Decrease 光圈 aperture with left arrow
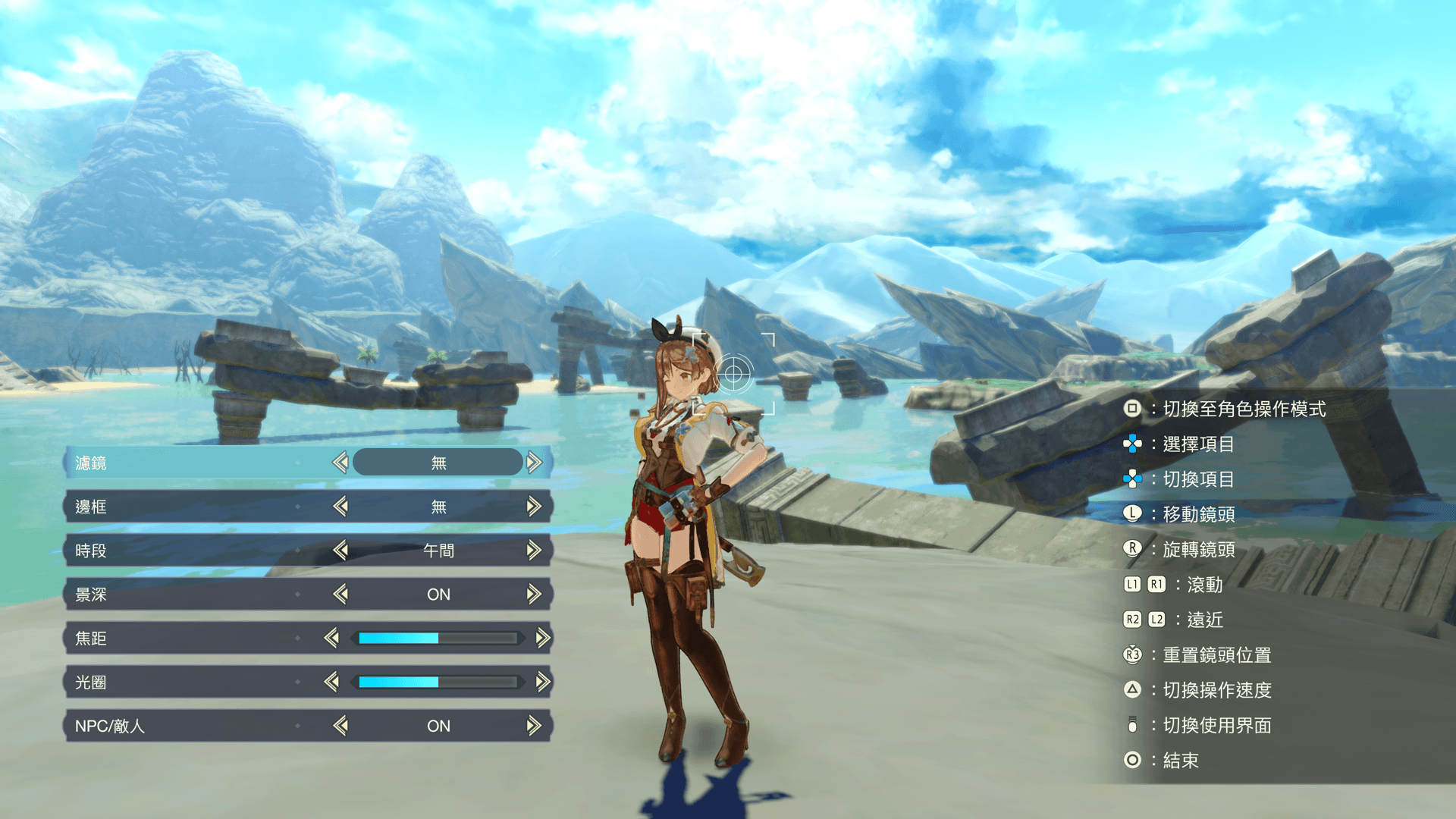This screenshot has width=1456, height=819. click(331, 682)
